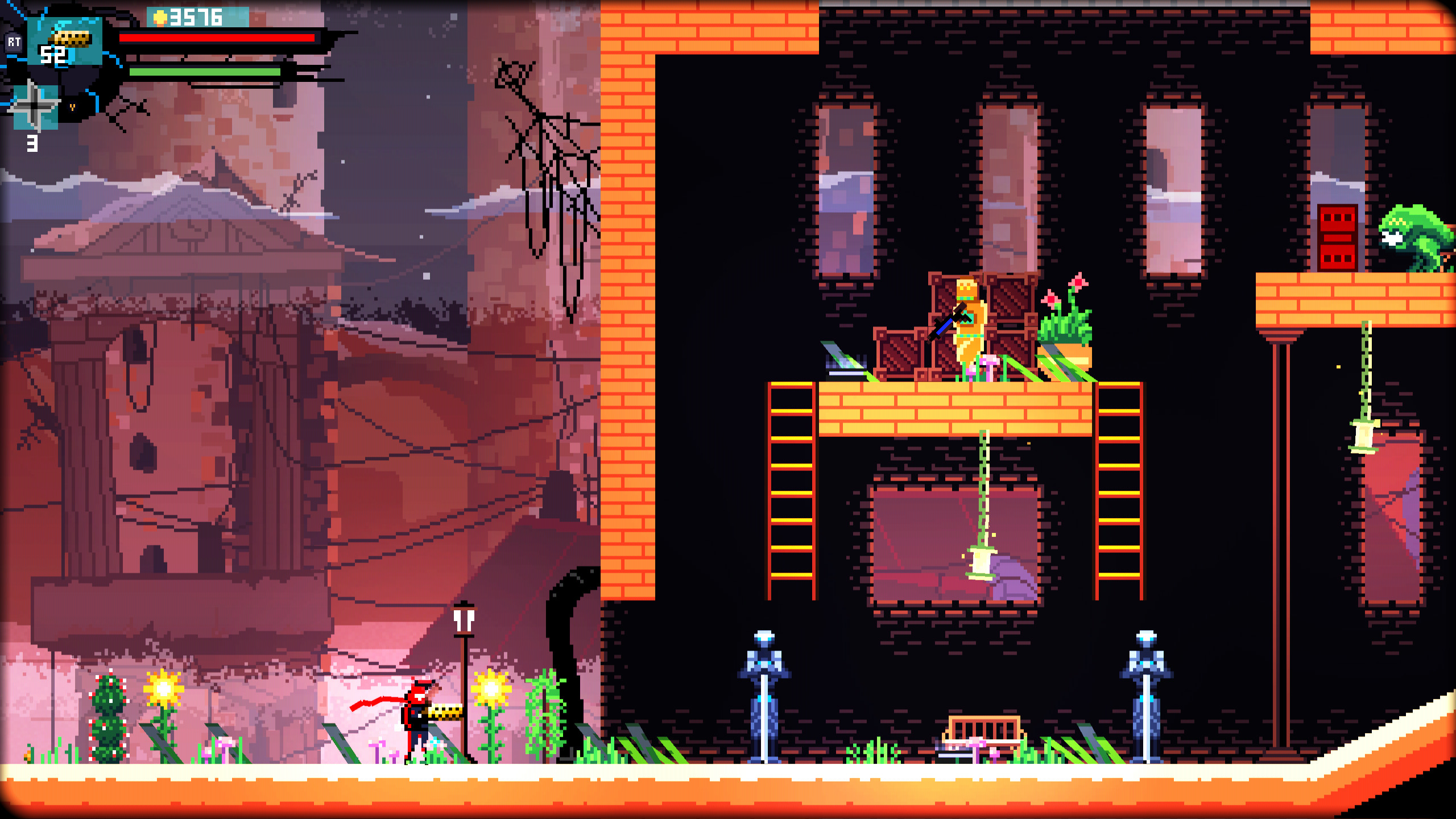Image resolution: width=1456 pixels, height=819 pixels.
Task: Click the RT trigger prompt icon
Action: click(x=15, y=43)
